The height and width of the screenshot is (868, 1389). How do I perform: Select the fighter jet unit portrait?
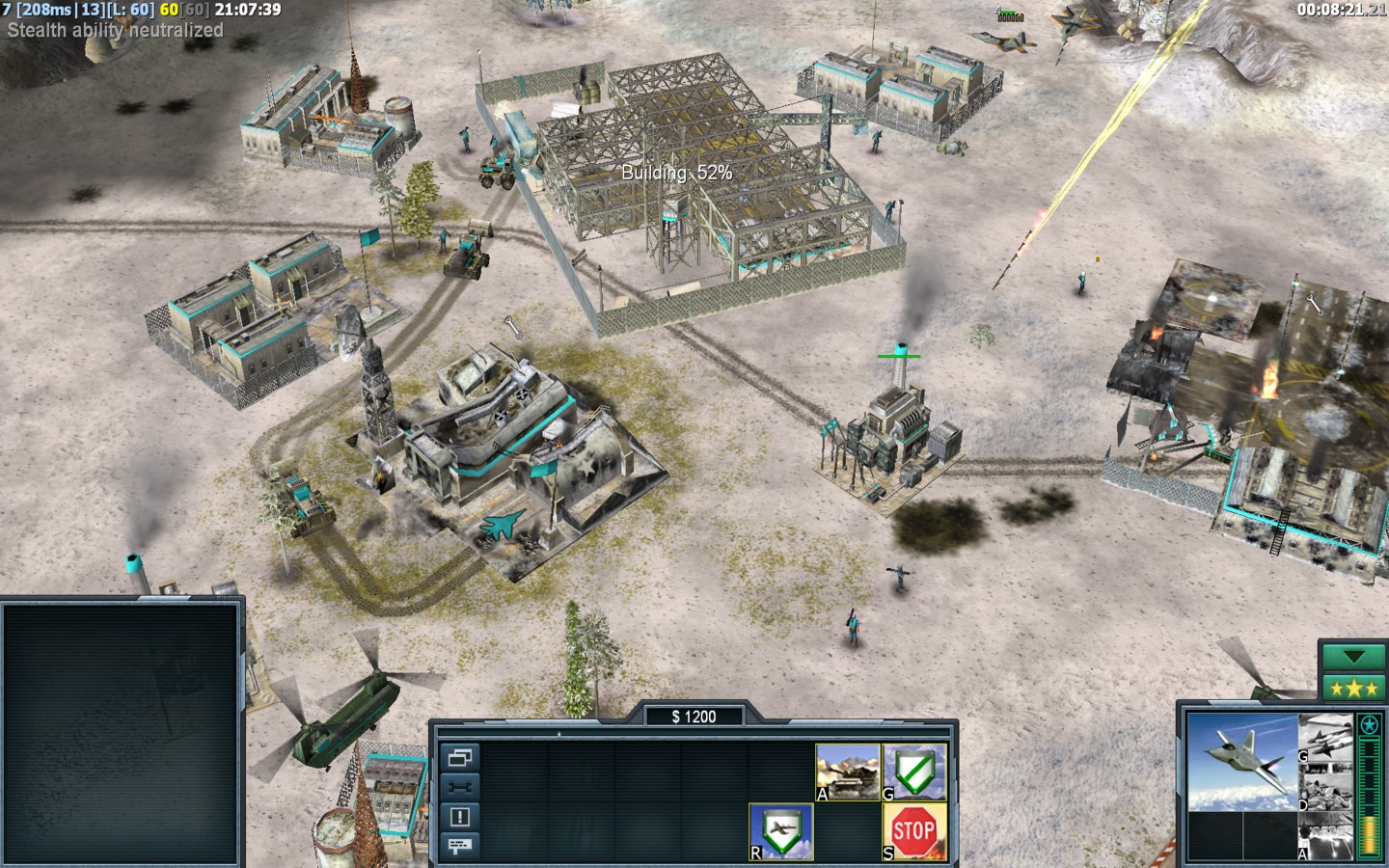tap(1241, 761)
